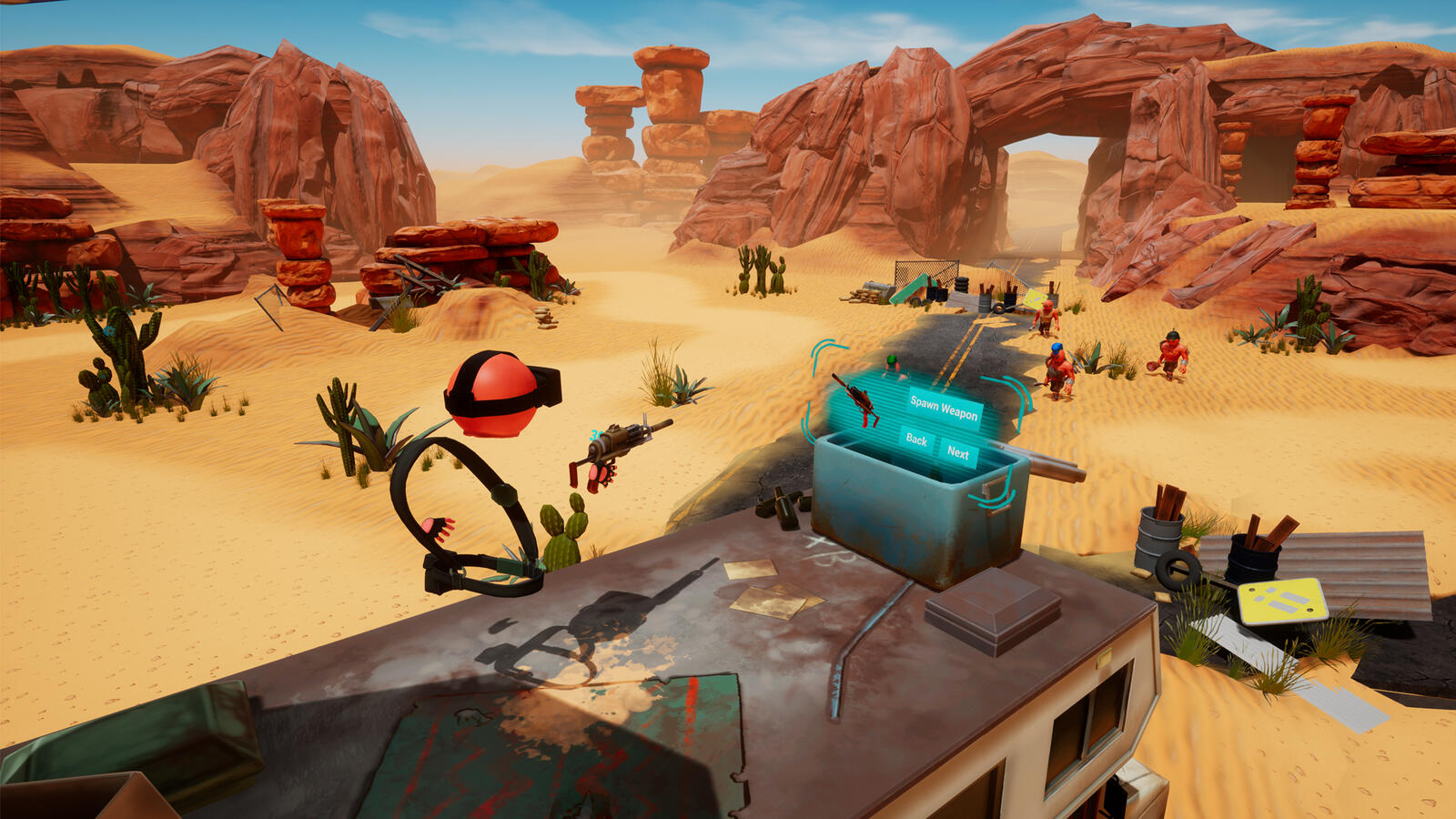Click the Spawn Weapon button
The image size is (1456, 819).
945,408
